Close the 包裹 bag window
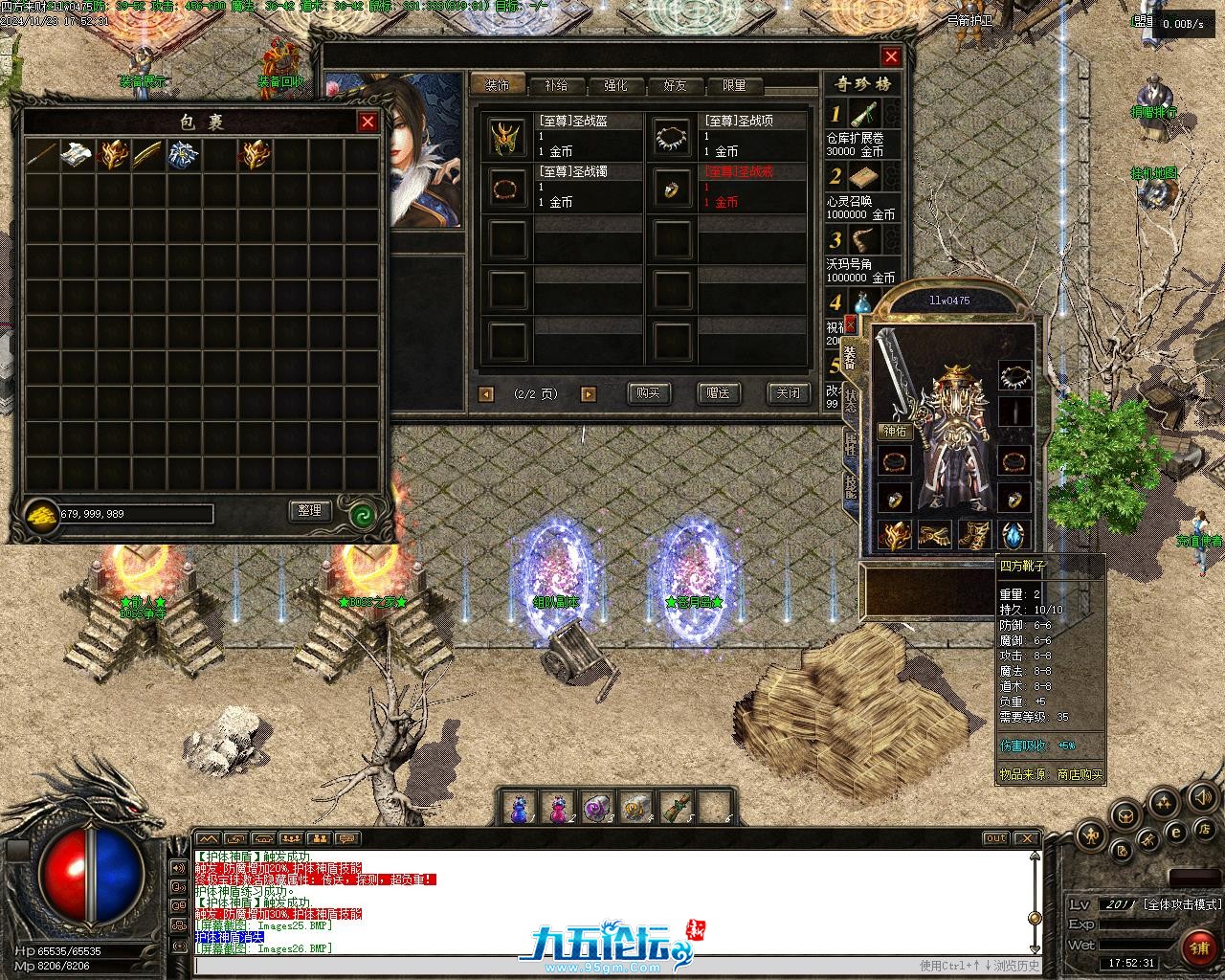Screen dimensions: 1225x980 (x=367, y=122)
